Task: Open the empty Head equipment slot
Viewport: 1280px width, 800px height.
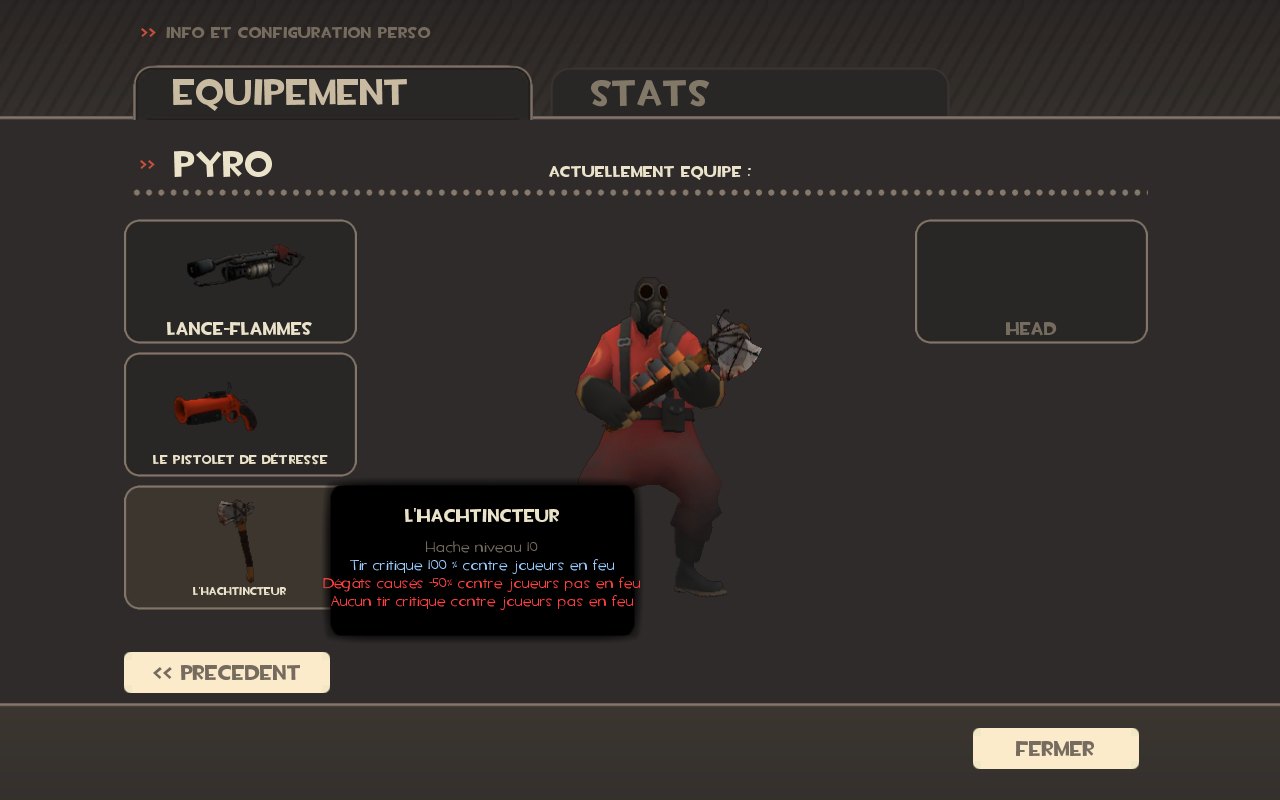Action: pos(1031,281)
